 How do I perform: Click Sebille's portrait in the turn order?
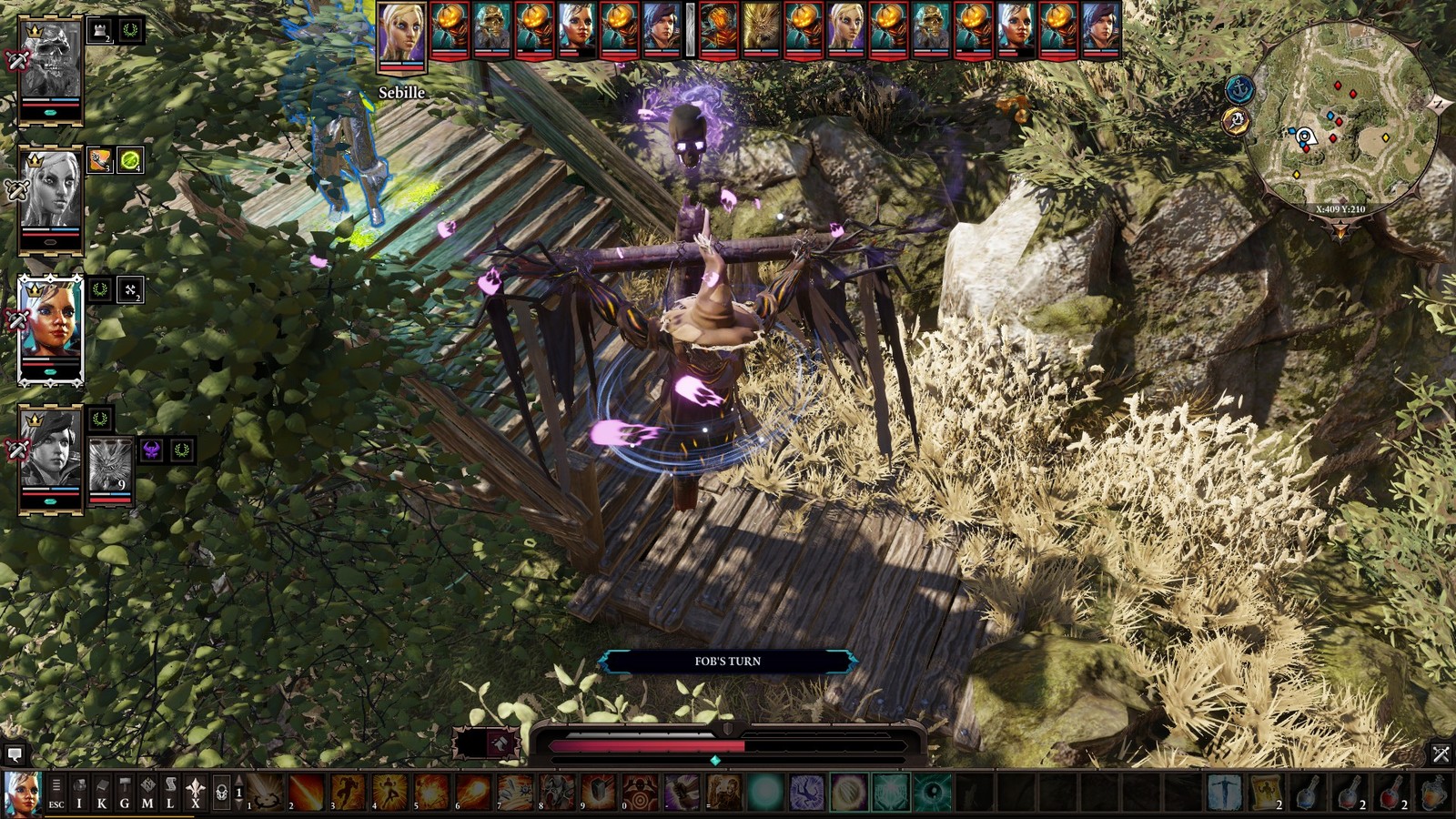pos(401,35)
